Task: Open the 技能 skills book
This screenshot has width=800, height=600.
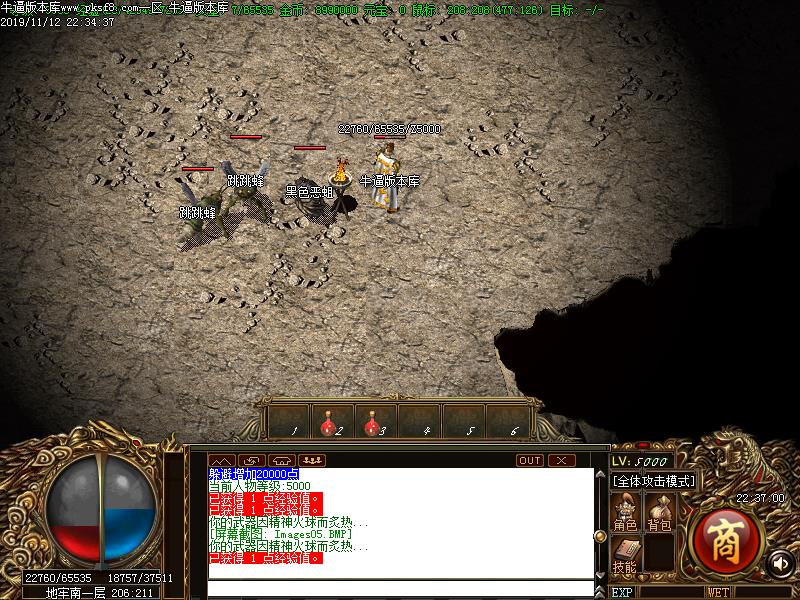Action: click(x=625, y=556)
